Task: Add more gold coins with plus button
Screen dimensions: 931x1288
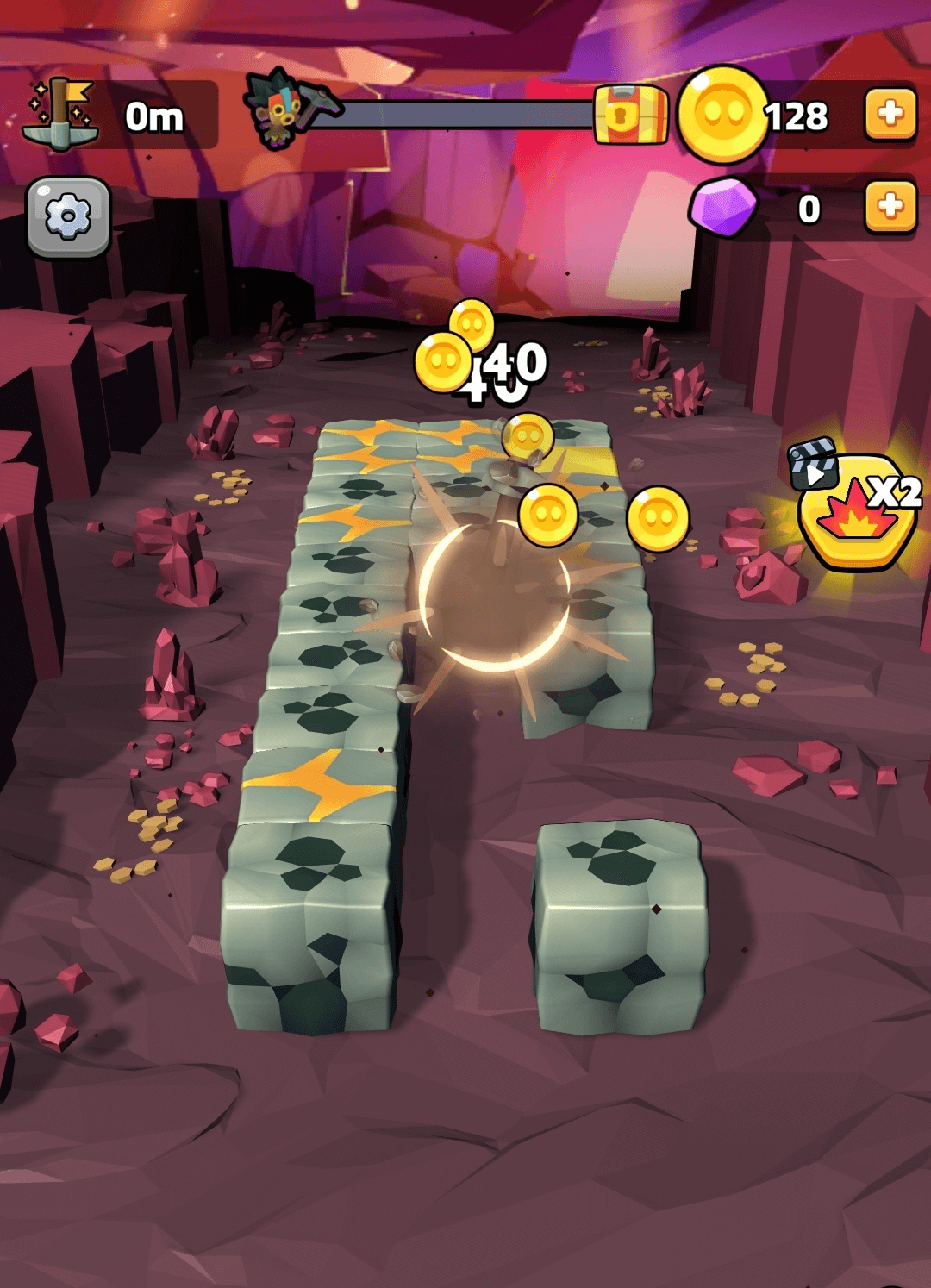Action: pyautogui.click(x=890, y=114)
